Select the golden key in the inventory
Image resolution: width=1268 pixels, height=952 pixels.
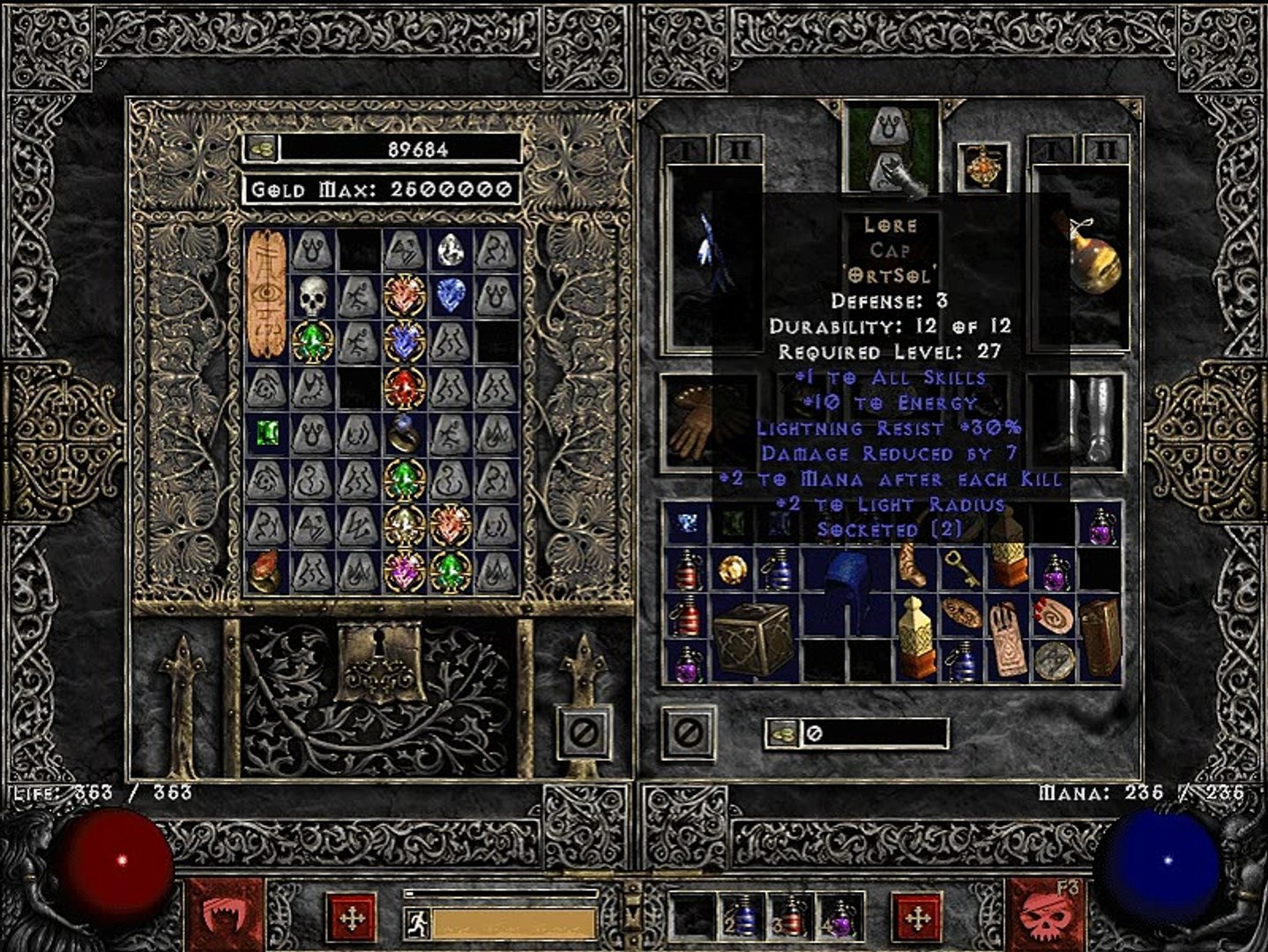tap(958, 568)
